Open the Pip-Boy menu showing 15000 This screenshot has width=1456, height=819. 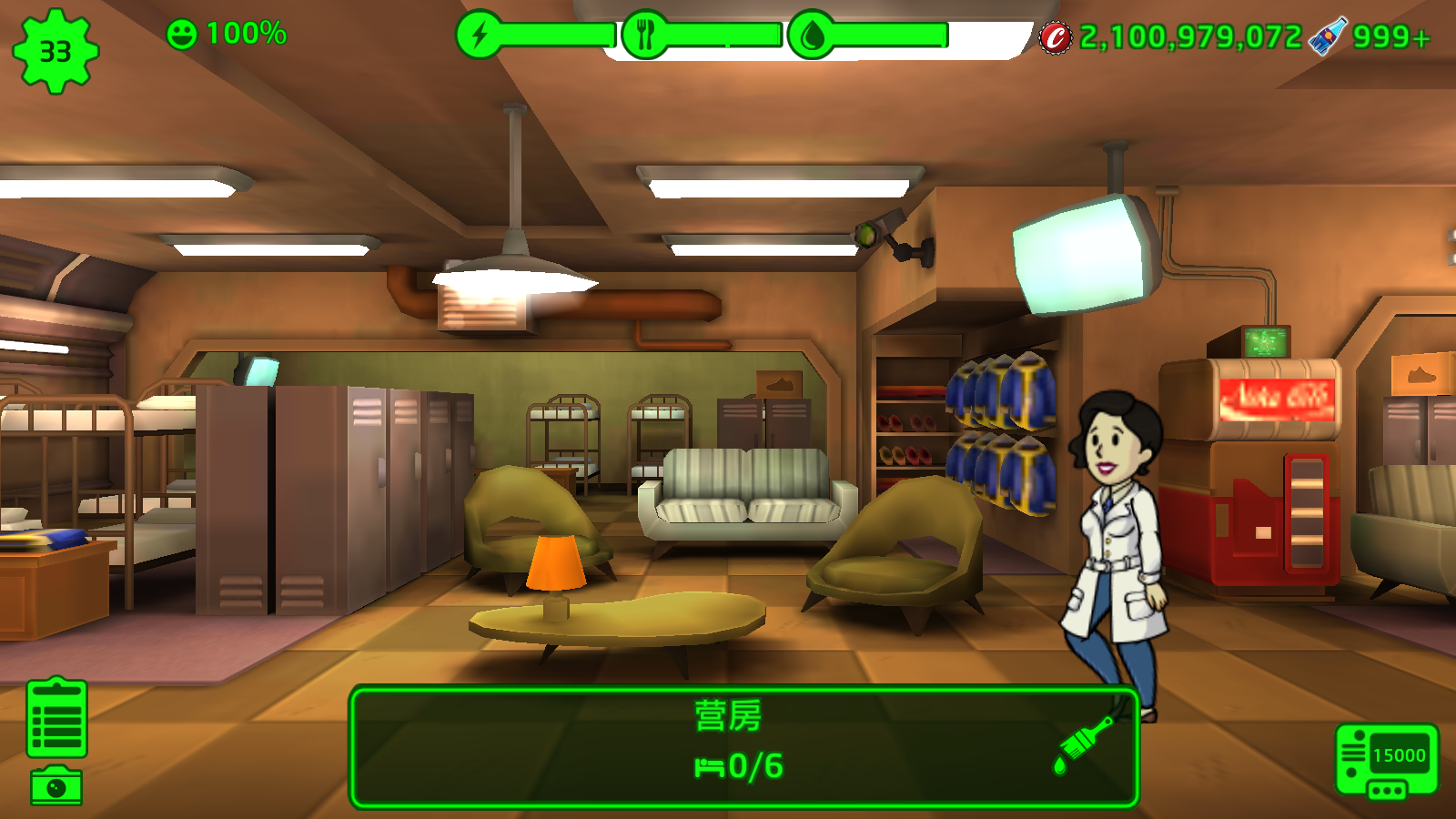pos(1386,759)
